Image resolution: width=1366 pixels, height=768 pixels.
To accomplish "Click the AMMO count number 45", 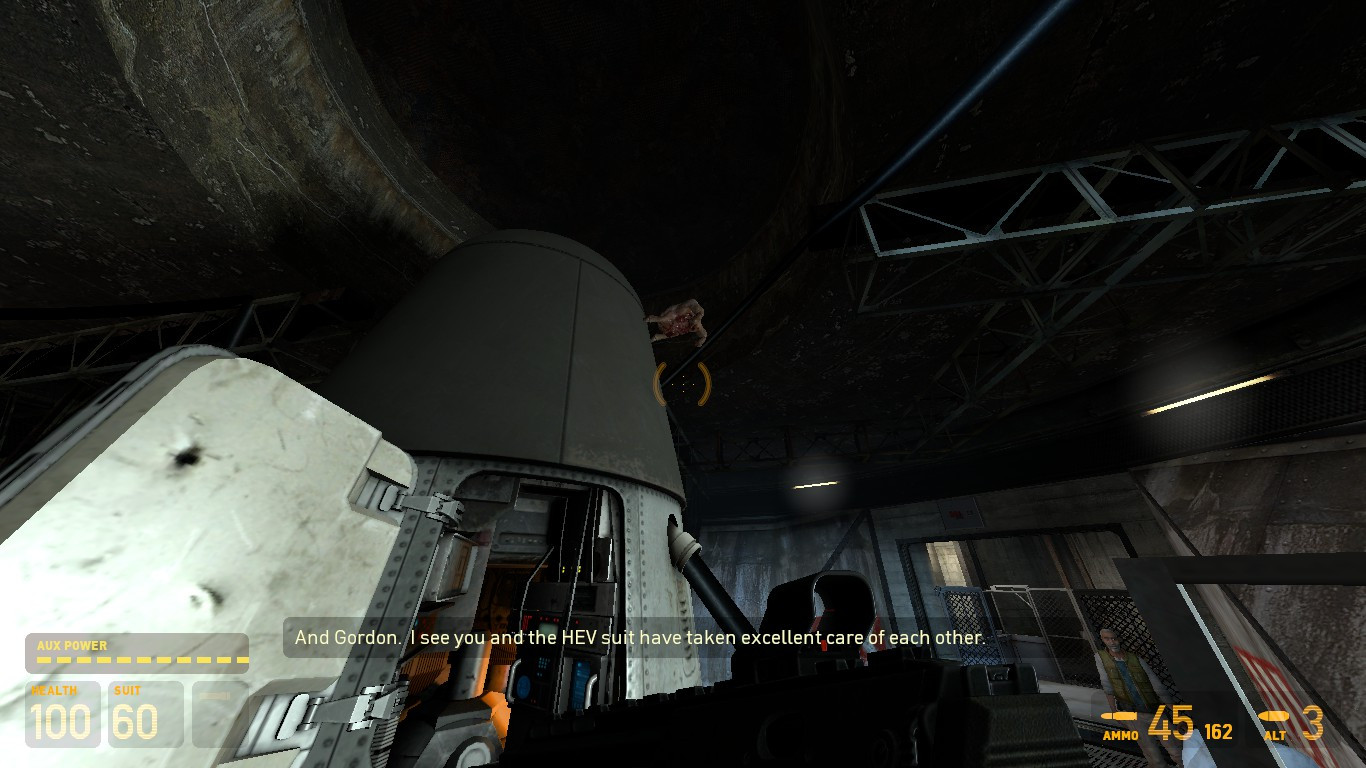I will pyautogui.click(x=1169, y=723).
